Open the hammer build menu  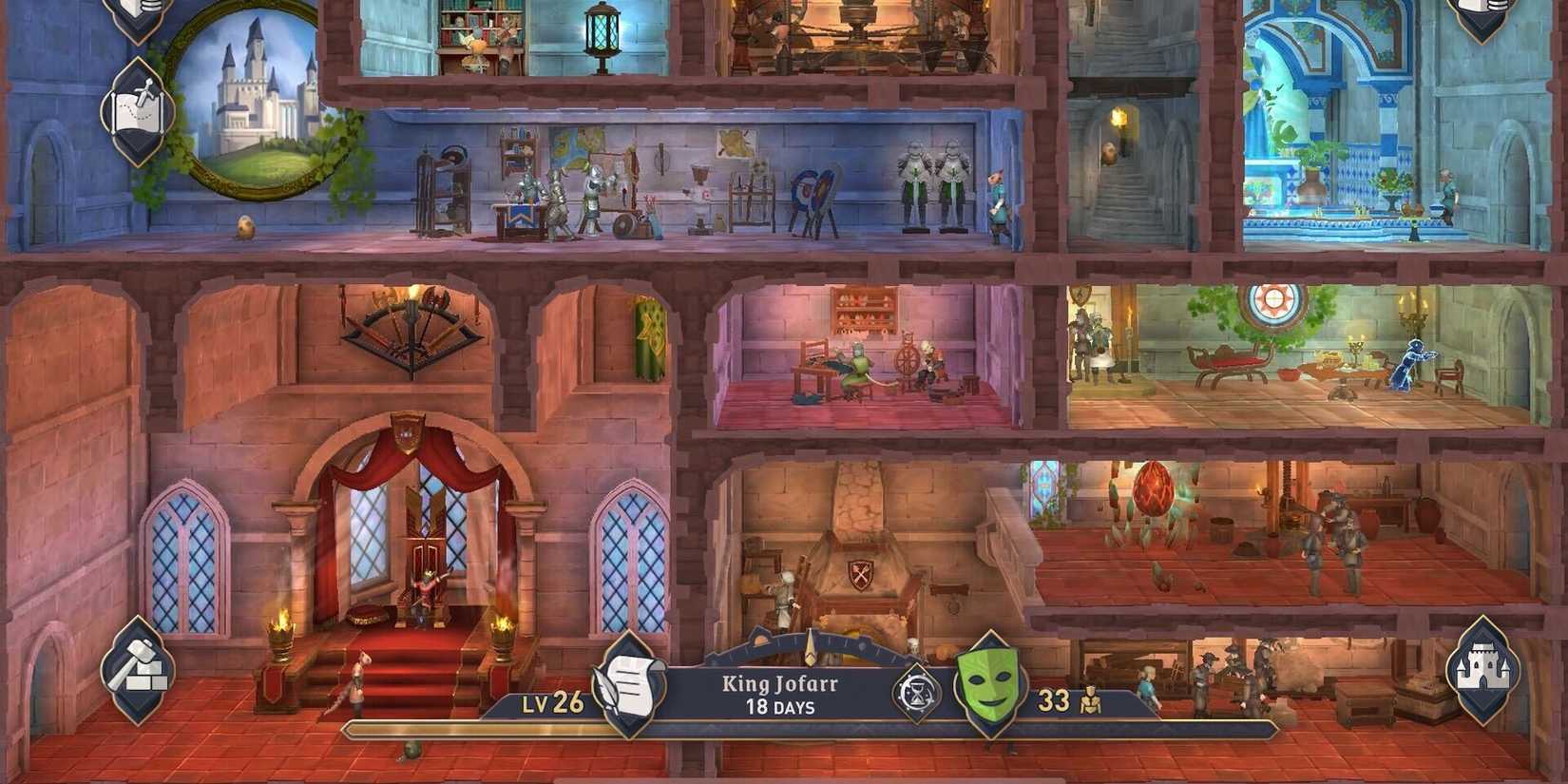tap(139, 670)
